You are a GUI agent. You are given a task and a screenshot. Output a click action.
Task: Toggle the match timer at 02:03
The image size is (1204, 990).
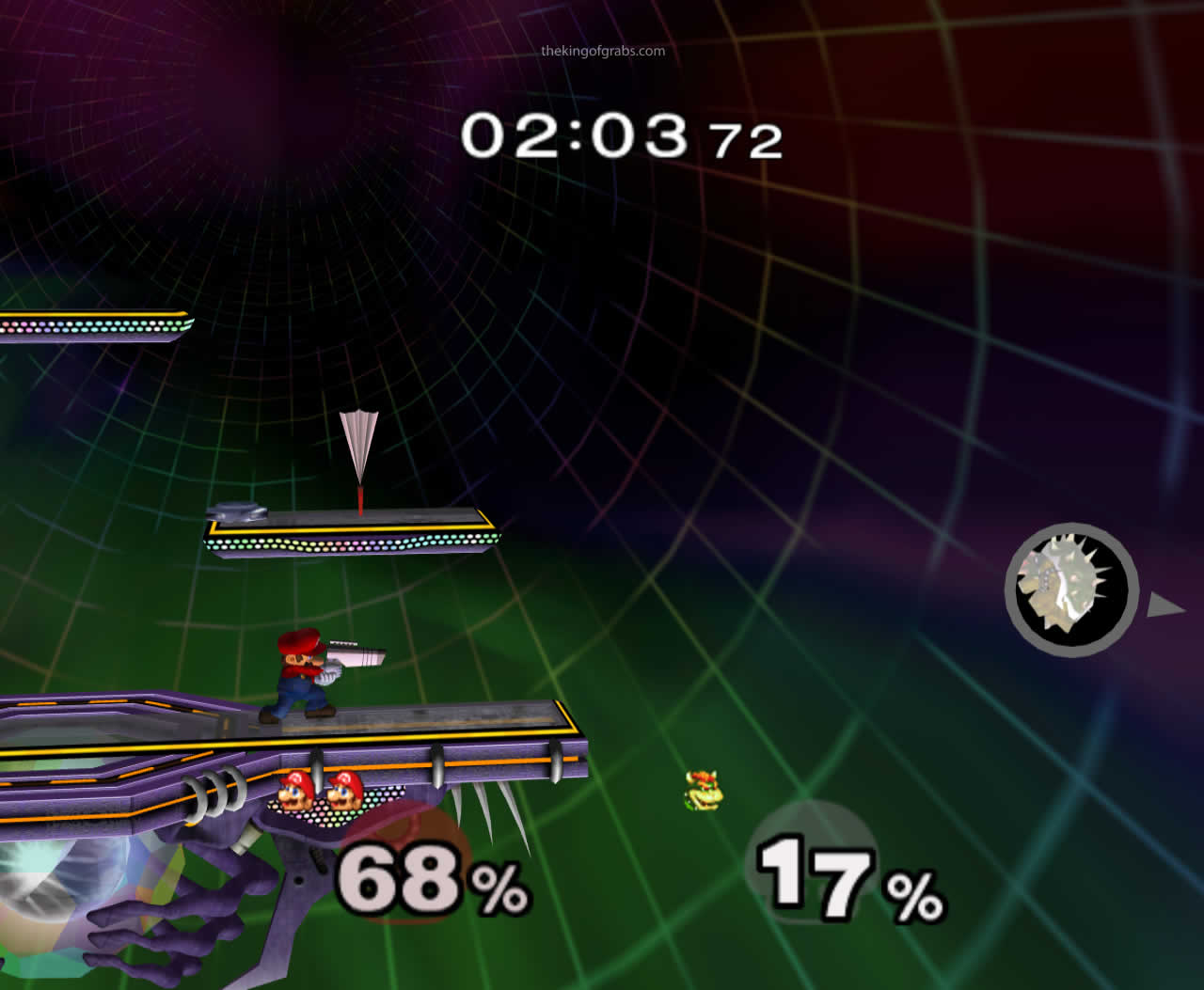576,135
